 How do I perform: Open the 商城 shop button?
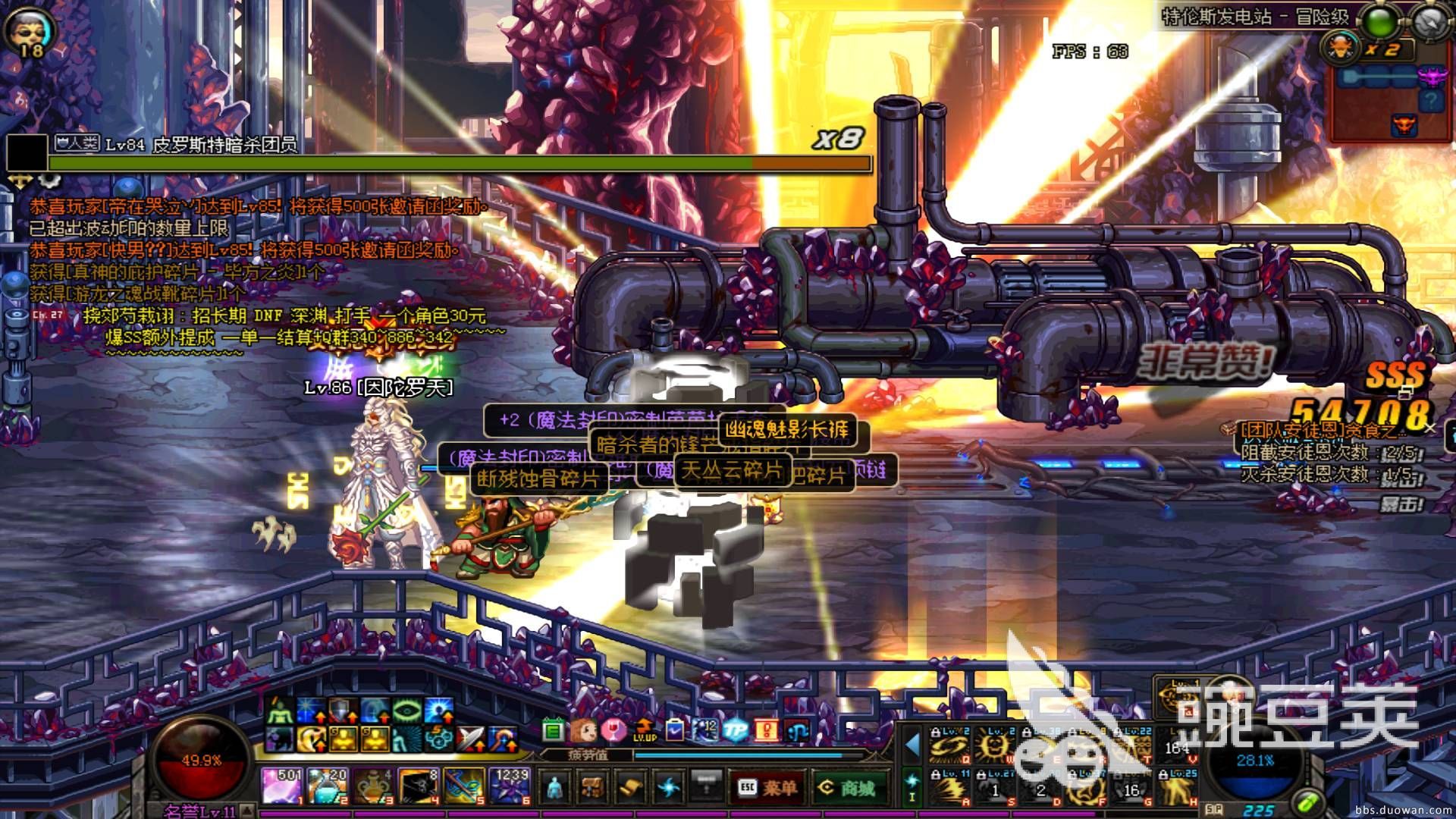point(846,787)
